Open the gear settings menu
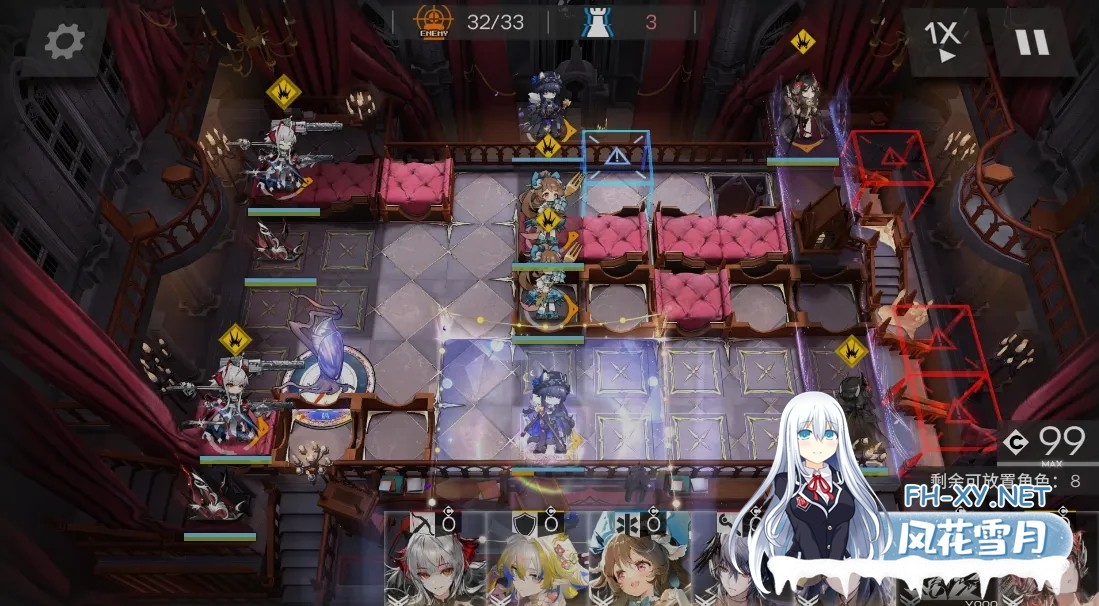The height and width of the screenshot is (606, 1099). [65, 41]
